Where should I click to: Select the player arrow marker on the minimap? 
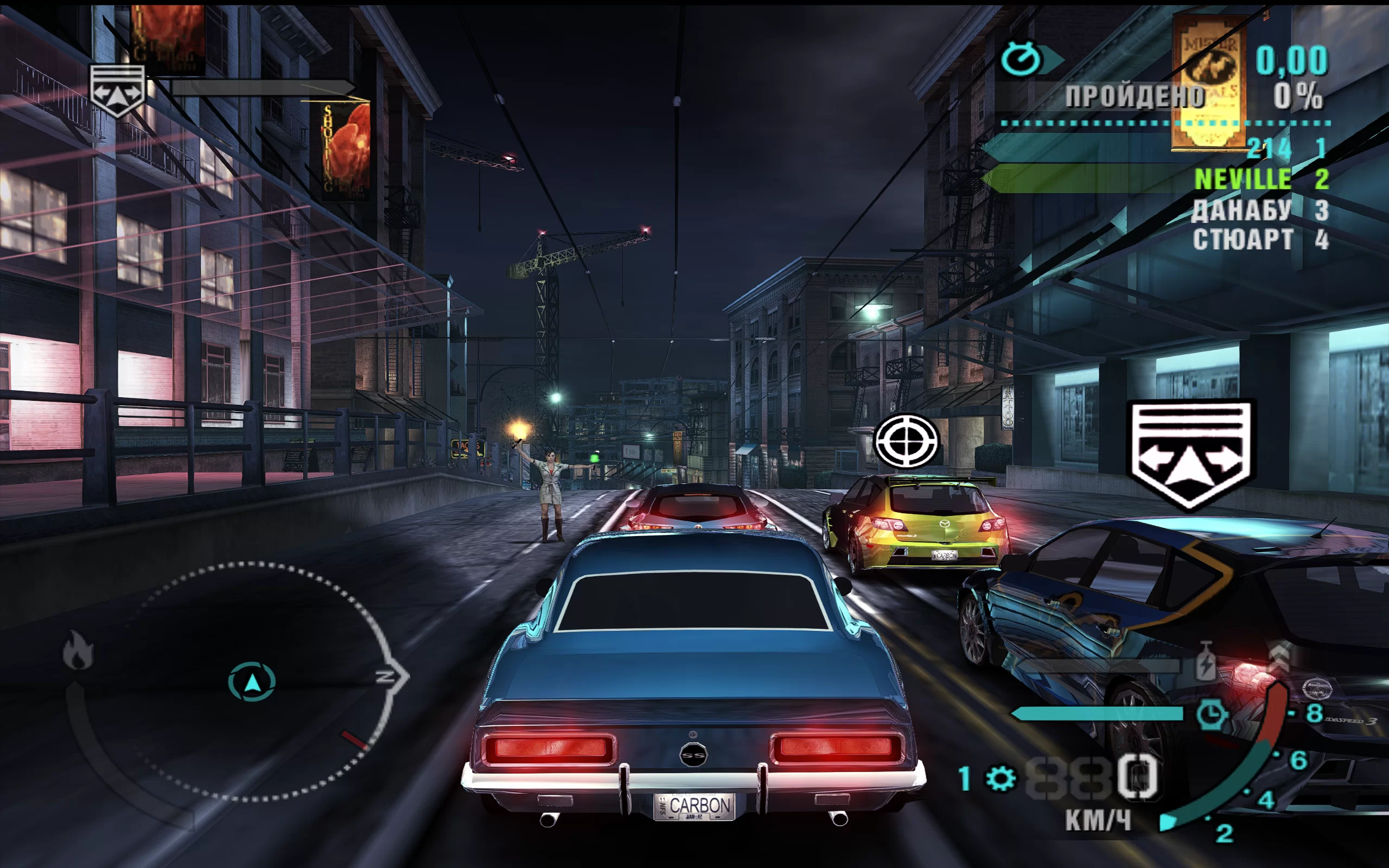[x=252, y=682]
